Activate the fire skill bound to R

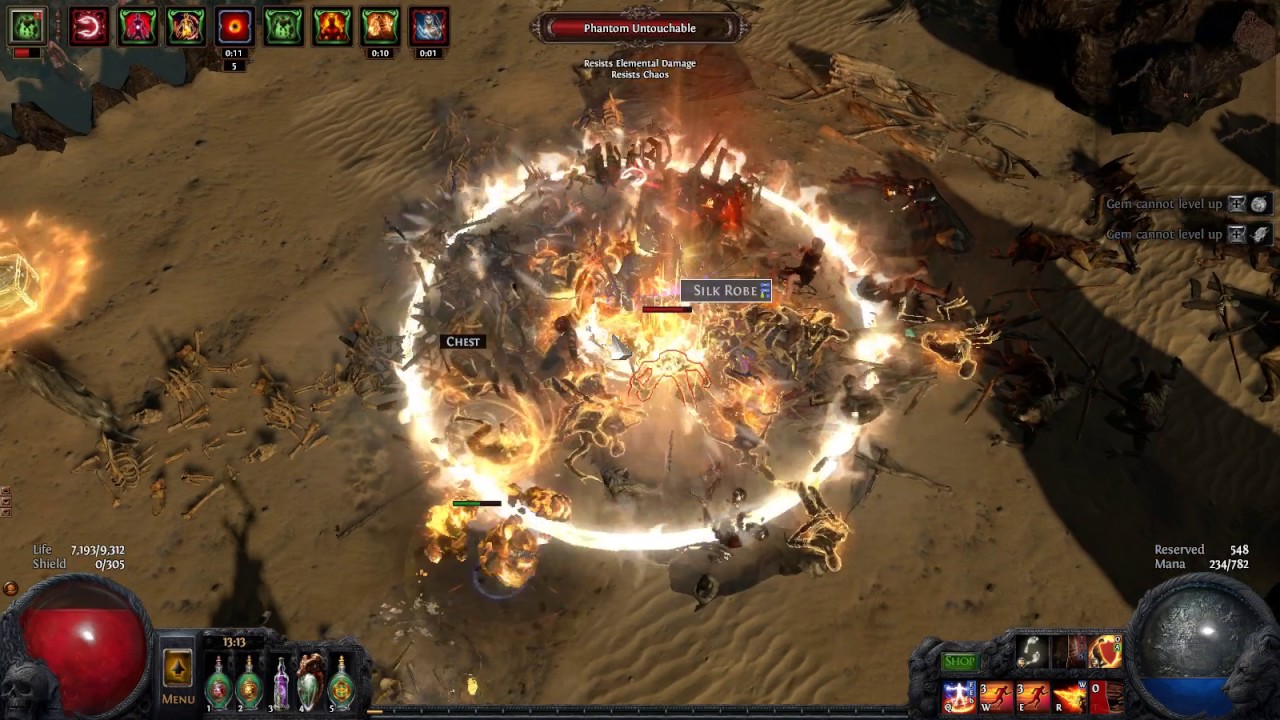coord(1069,696)
